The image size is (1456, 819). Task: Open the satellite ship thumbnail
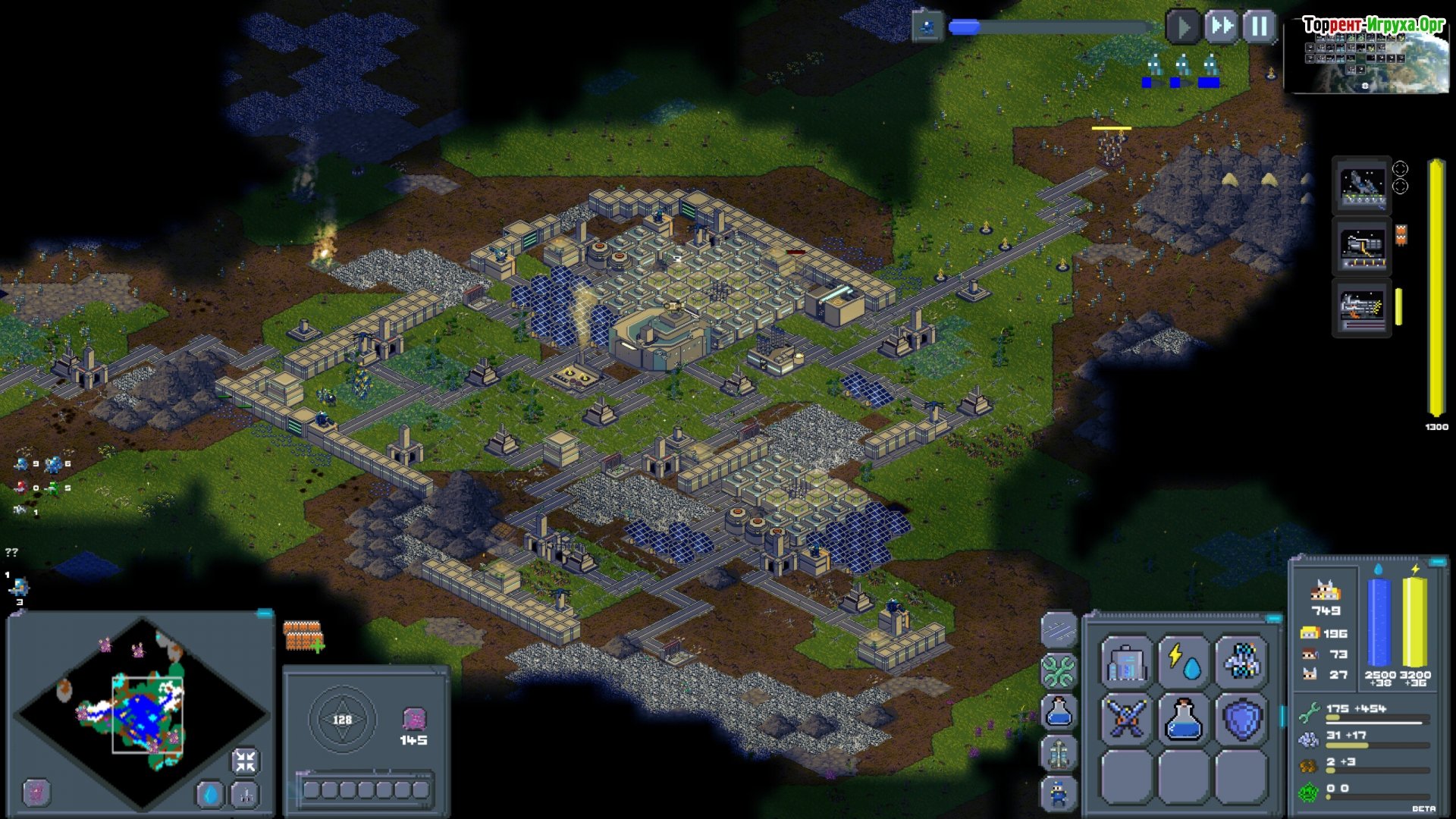pyautogui.click(x=1362, y=185)
